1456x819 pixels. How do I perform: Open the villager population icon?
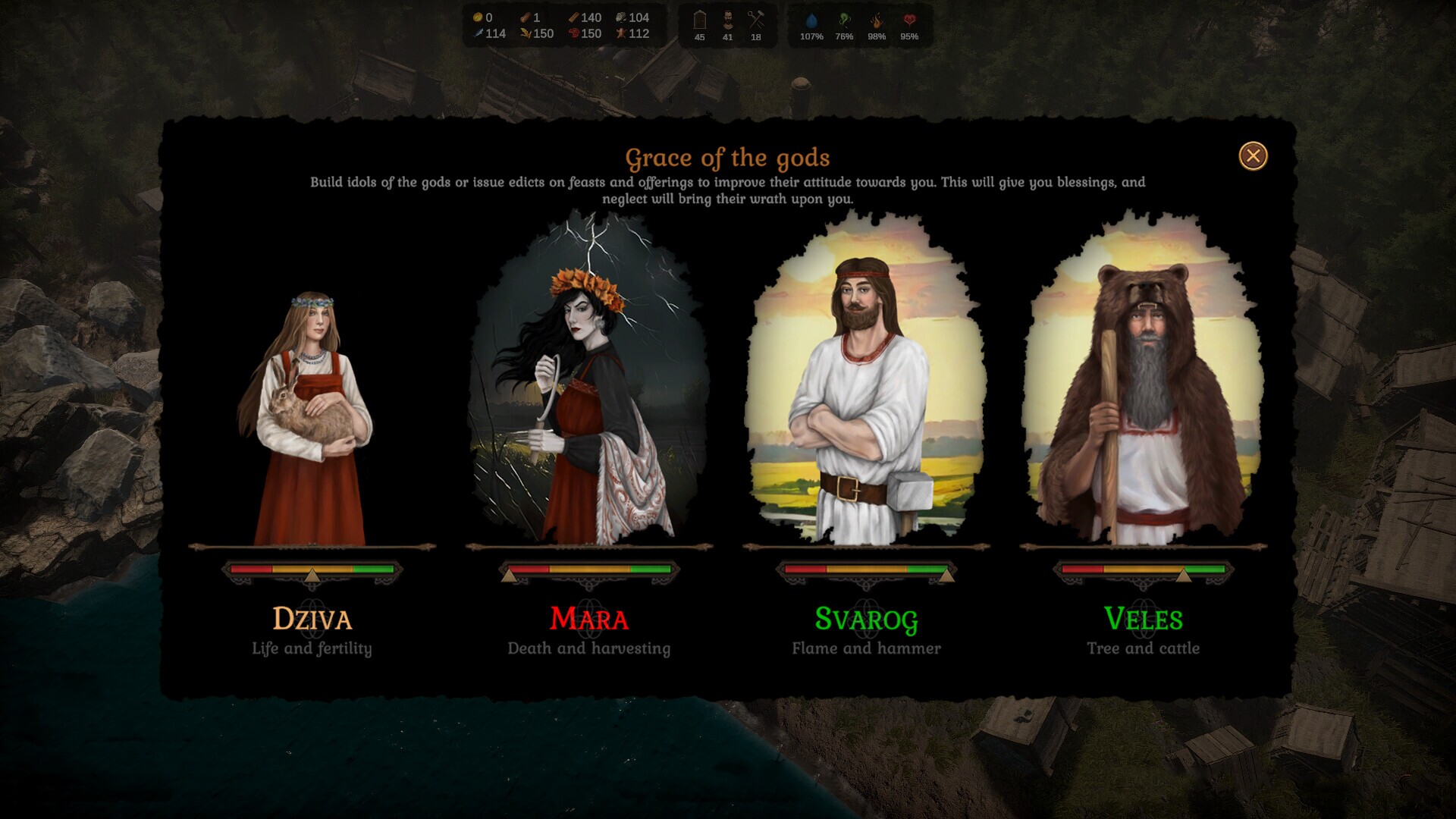click(x=727, y=20)
